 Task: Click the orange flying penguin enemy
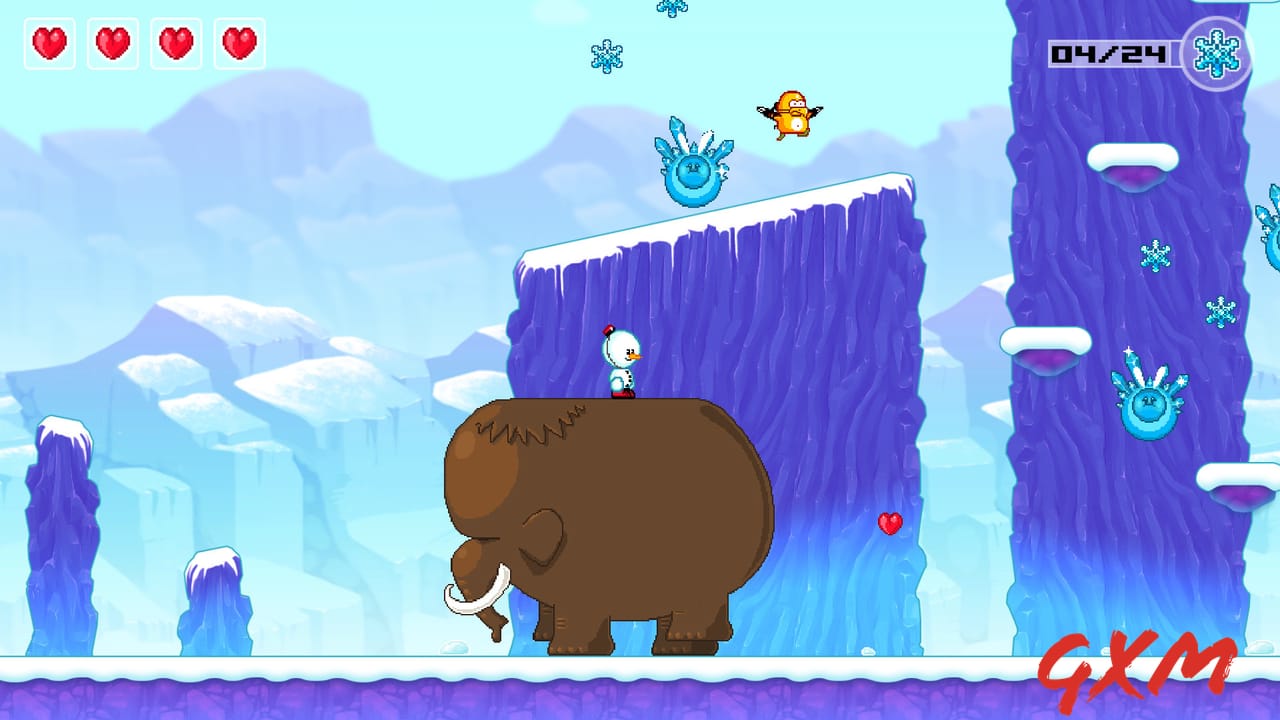click(x=794, y=112)
